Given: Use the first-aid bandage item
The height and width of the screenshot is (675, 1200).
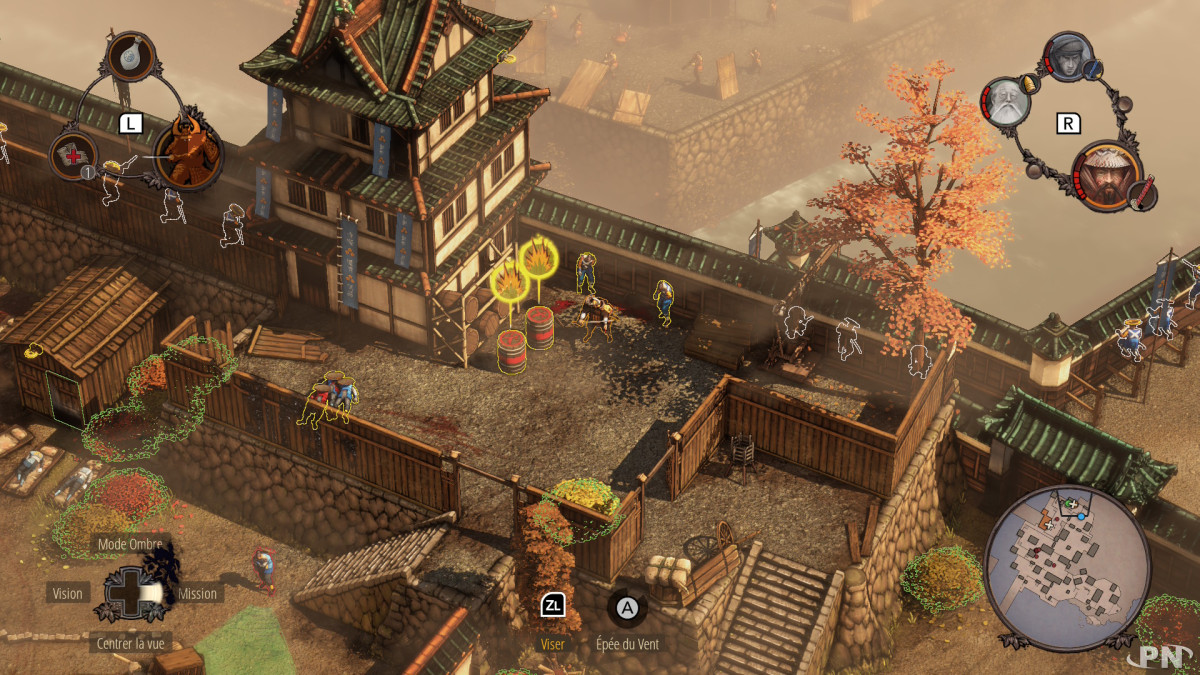Looking at the screenshot, I should [x=73, y=155].
